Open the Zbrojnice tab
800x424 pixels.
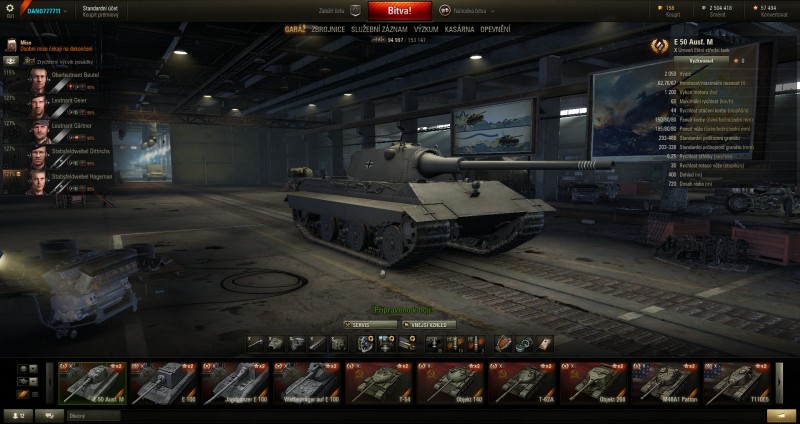click(x=326, y=30)
